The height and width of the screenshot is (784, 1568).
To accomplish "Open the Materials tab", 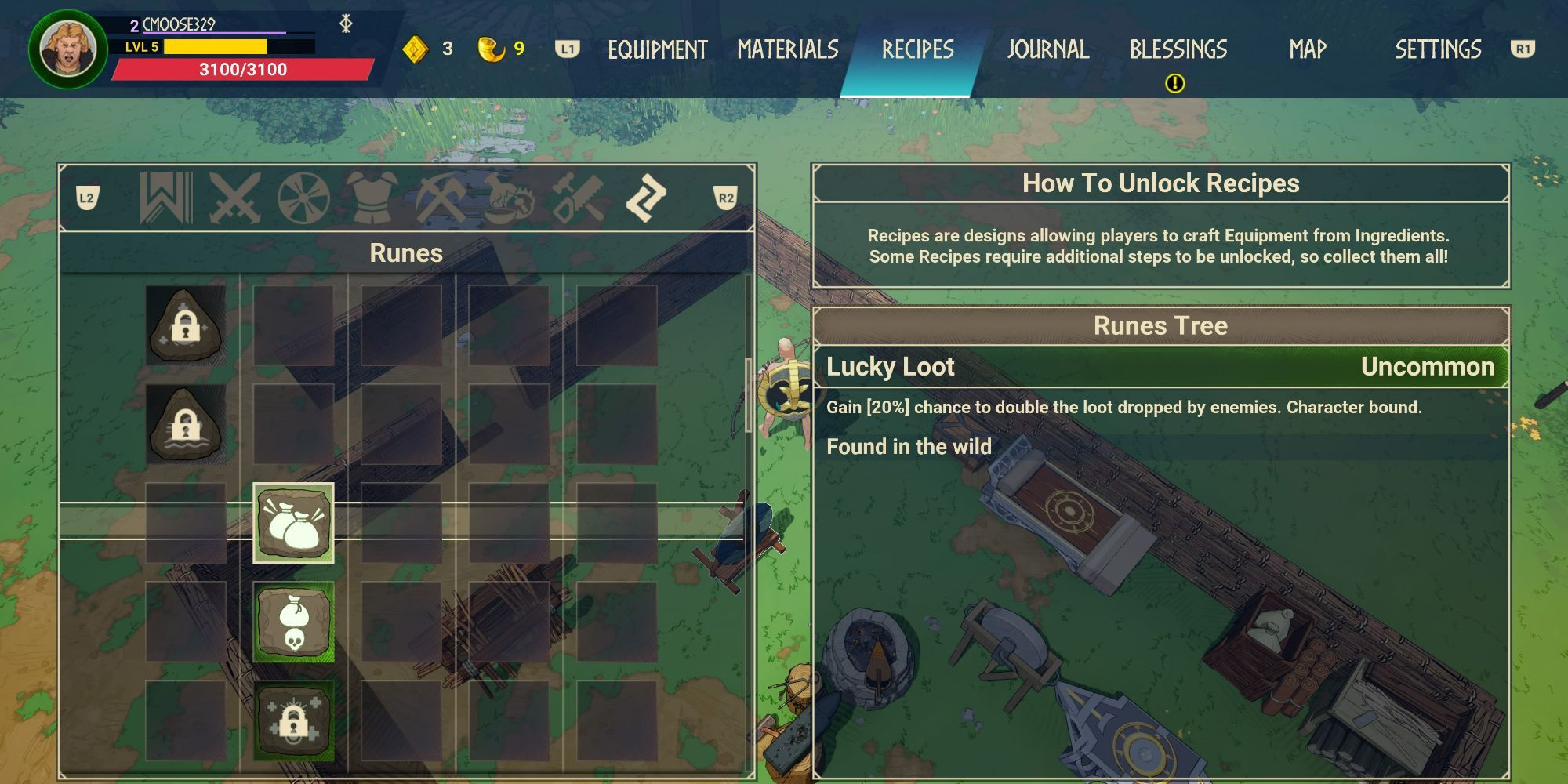I will click(788, 49).
